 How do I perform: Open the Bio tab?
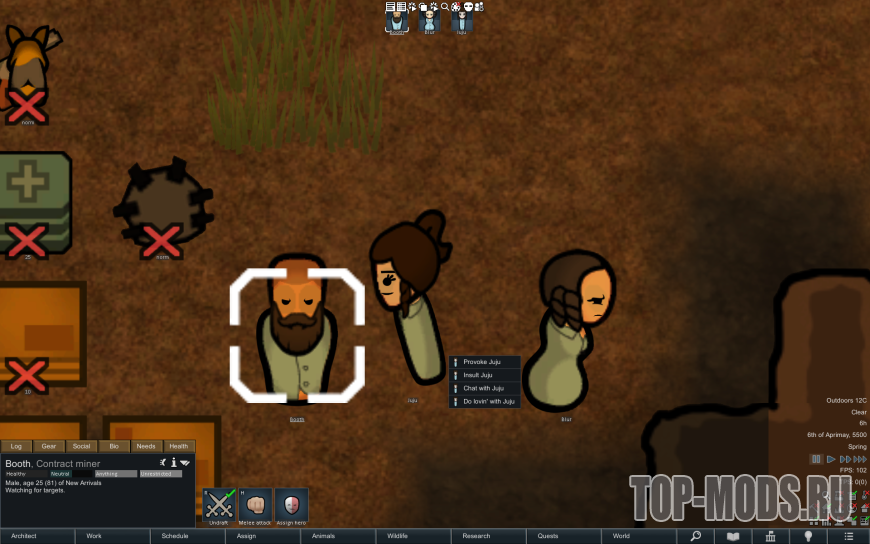pyautogui.click(x=113, y=446)
